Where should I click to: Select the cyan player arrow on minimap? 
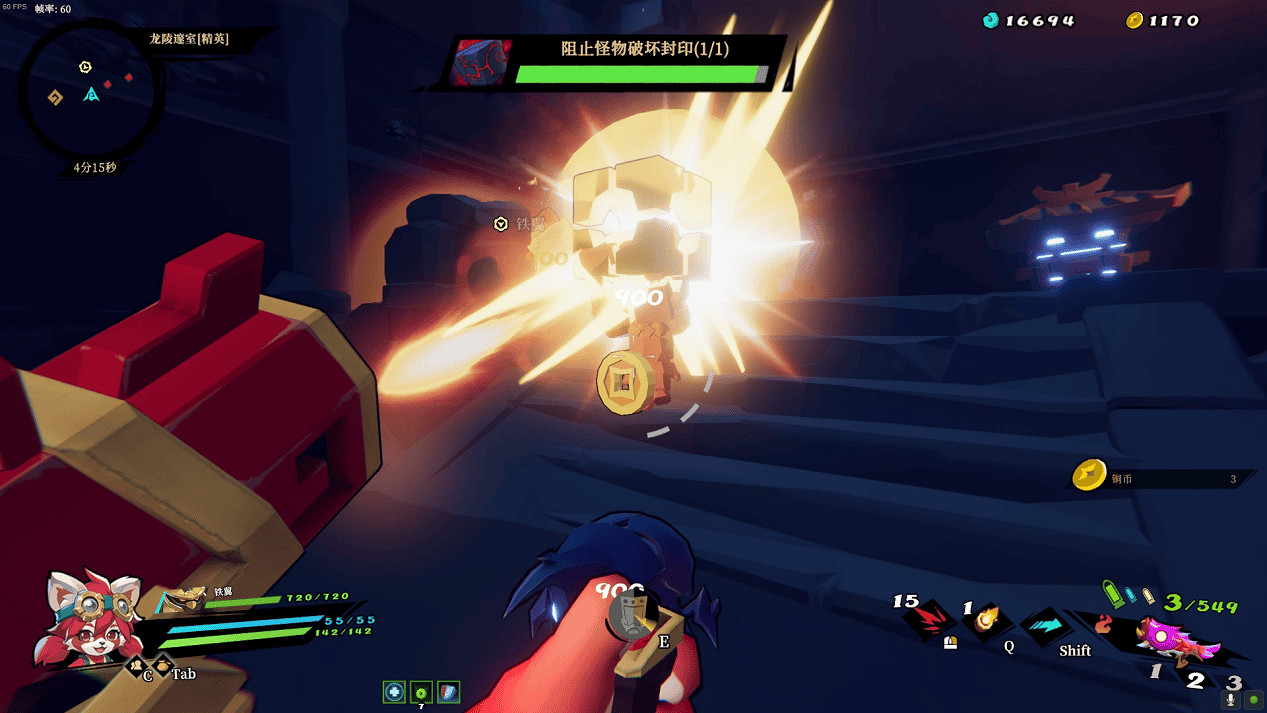[x=91, y=95]
